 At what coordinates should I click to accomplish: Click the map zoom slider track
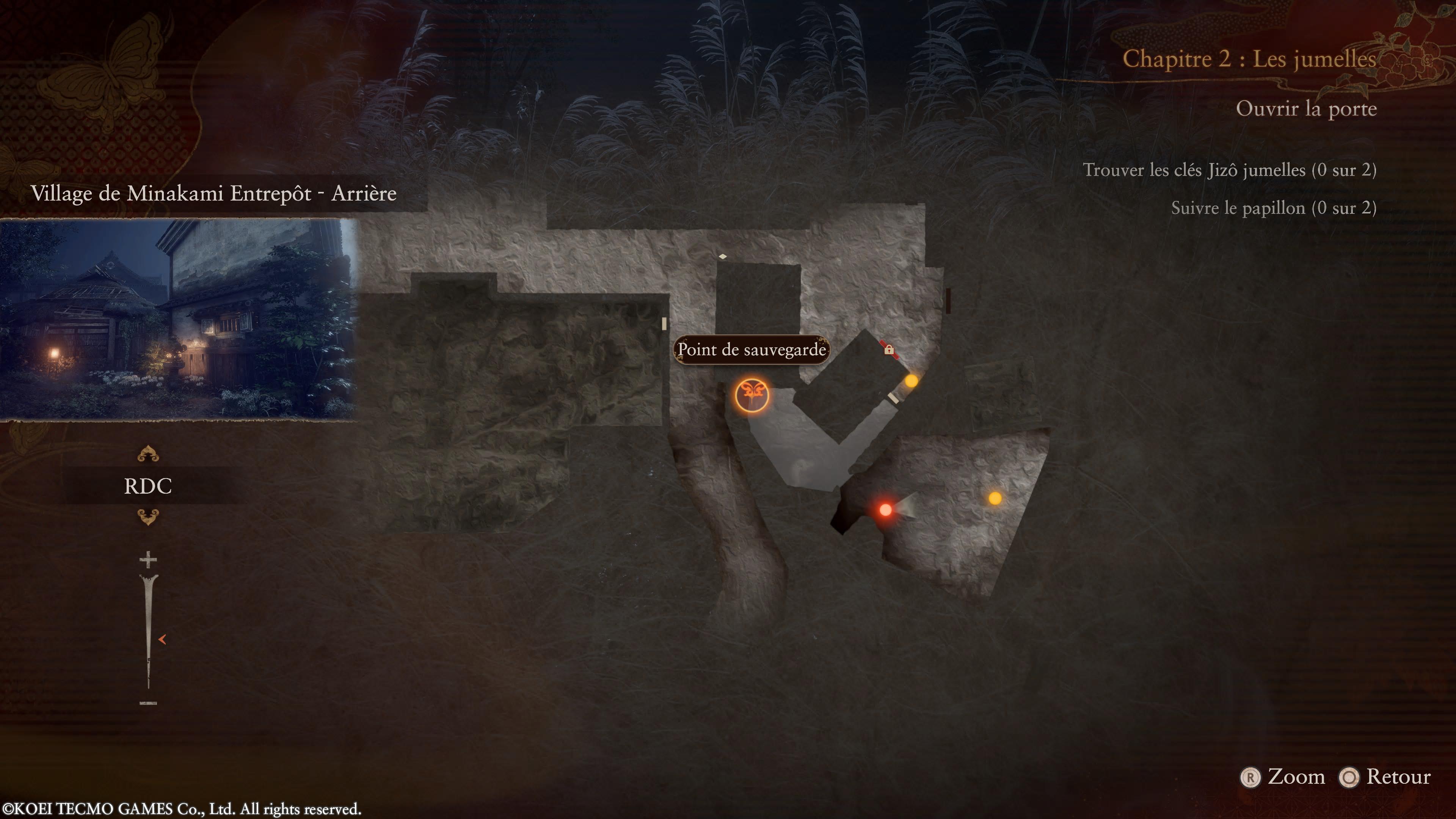click(149, 633)
